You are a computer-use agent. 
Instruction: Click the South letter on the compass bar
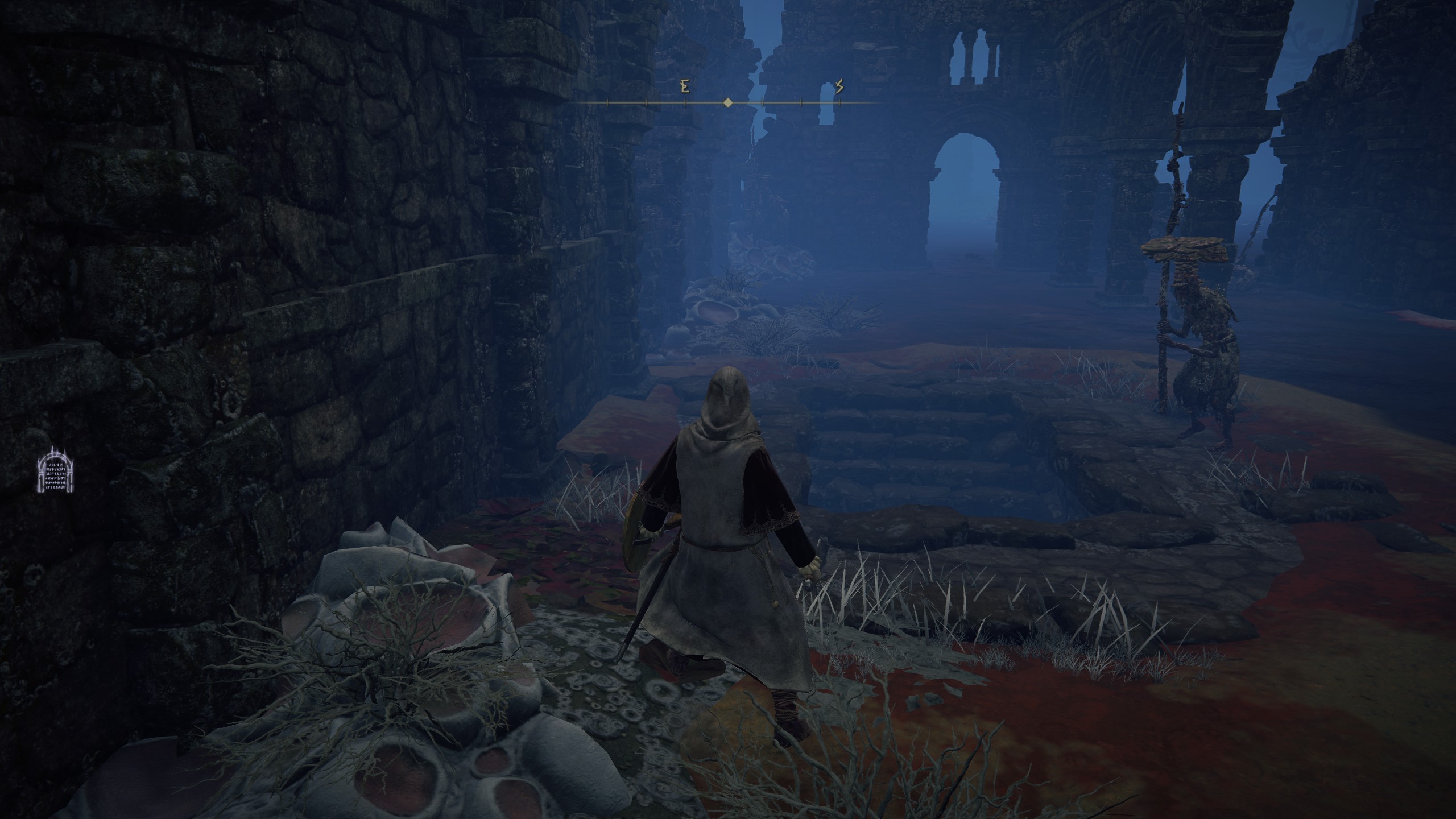tap(839, 87)
